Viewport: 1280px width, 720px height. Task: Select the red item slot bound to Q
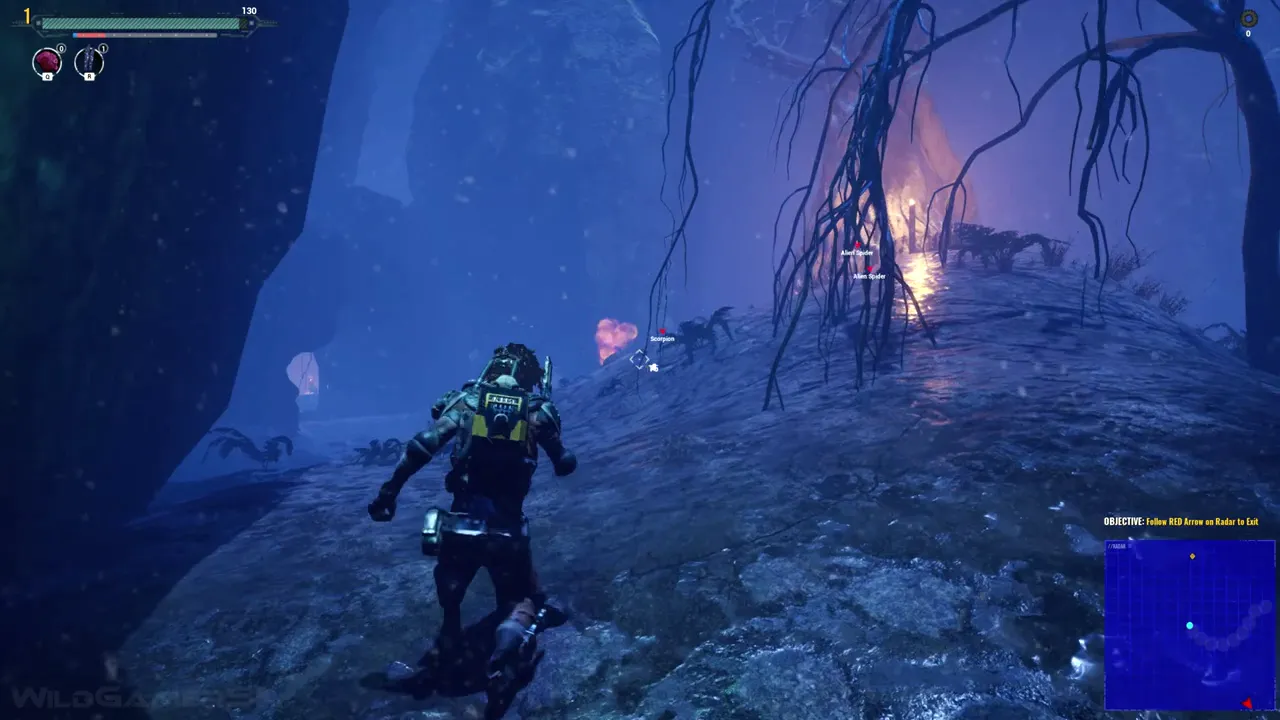pos(47,62)
